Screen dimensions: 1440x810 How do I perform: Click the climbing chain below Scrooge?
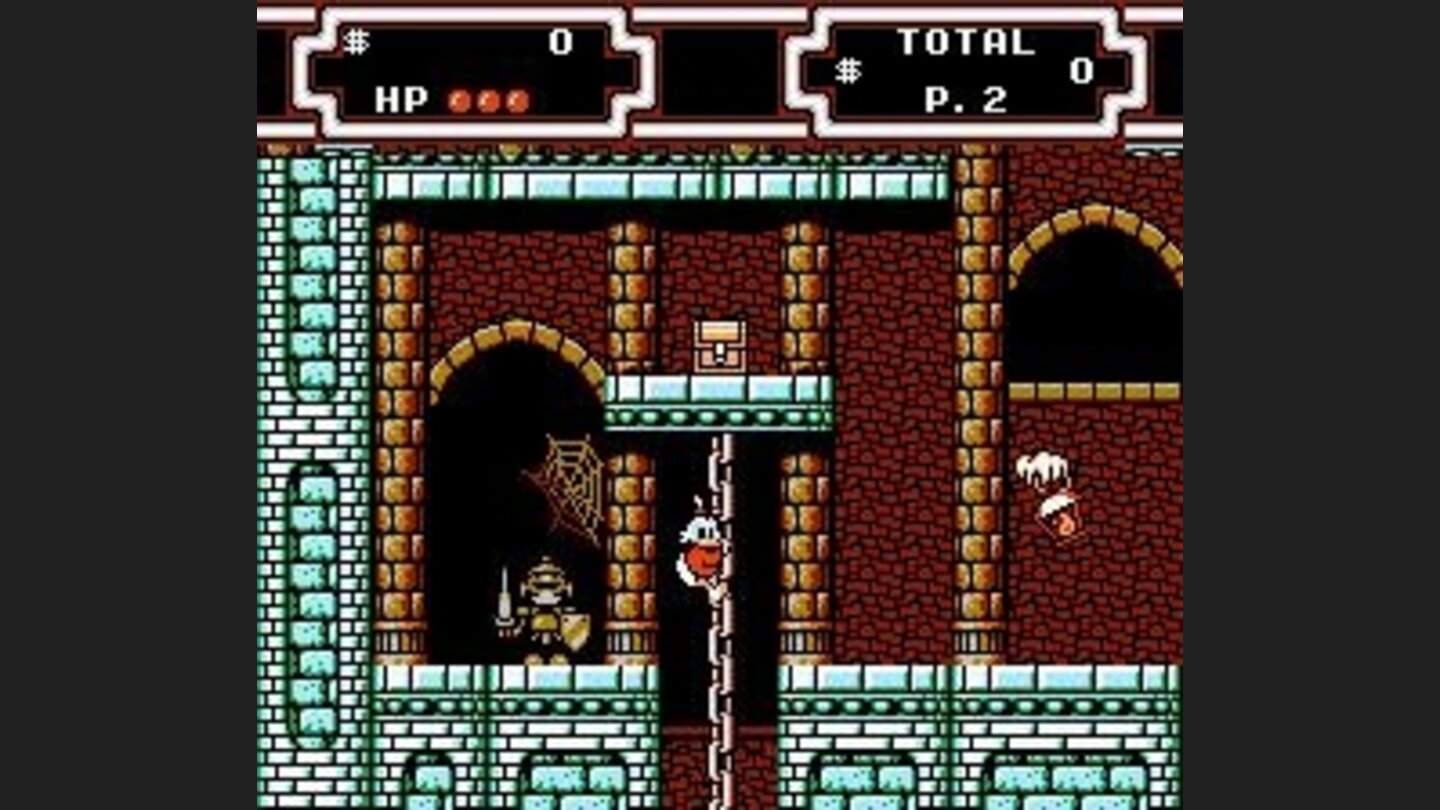click(722, 680)
